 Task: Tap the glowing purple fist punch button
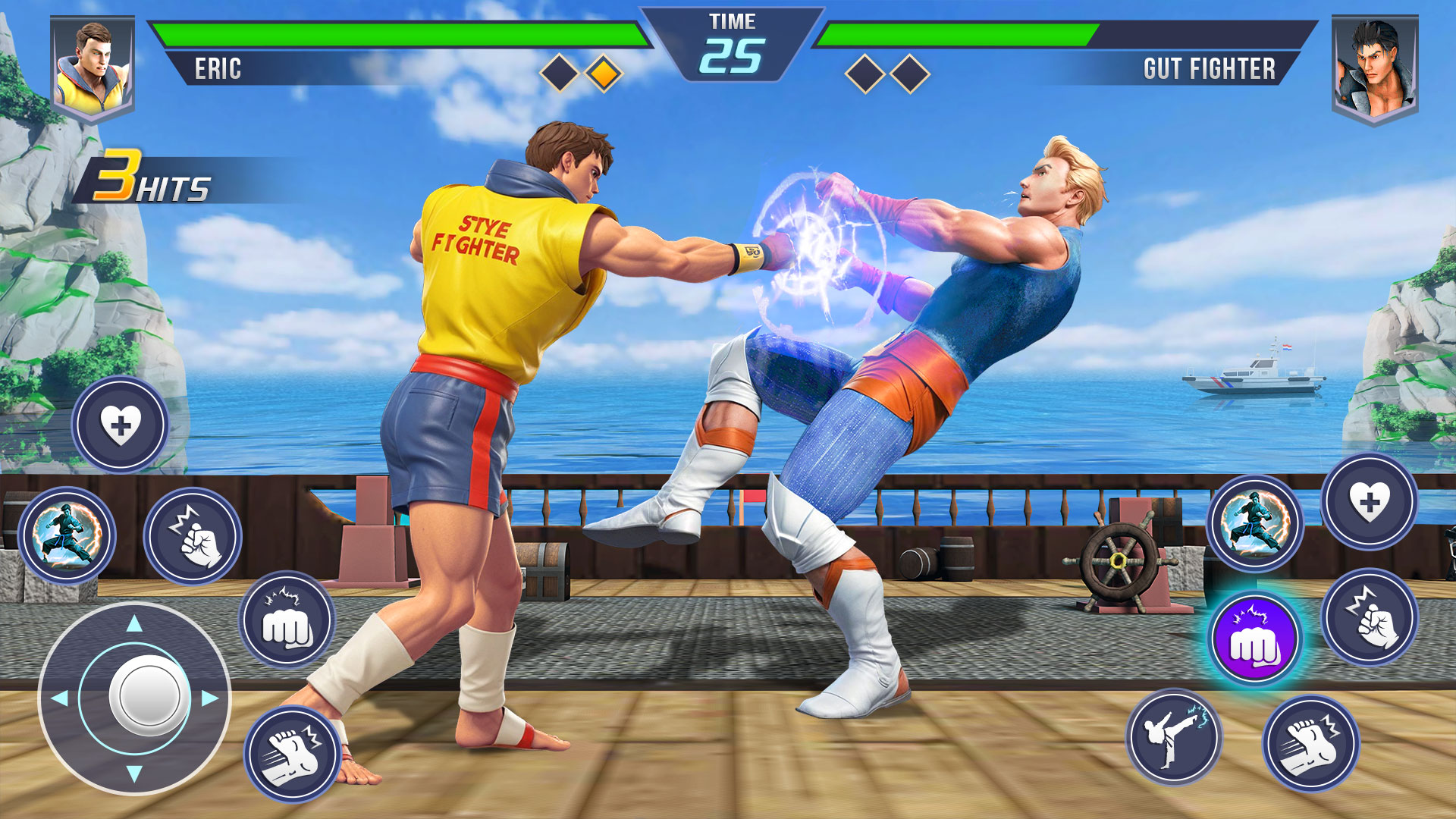click(x=1255, y=639)
